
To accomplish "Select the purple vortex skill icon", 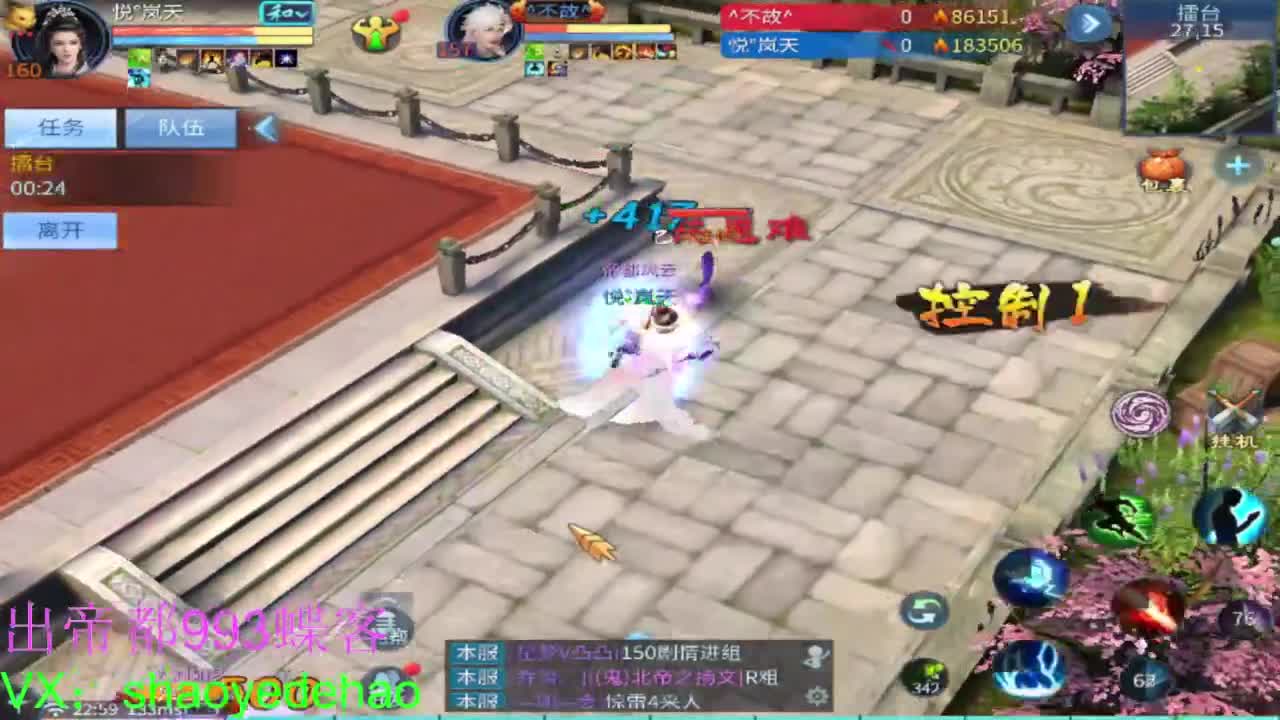I will point(1141,411).
